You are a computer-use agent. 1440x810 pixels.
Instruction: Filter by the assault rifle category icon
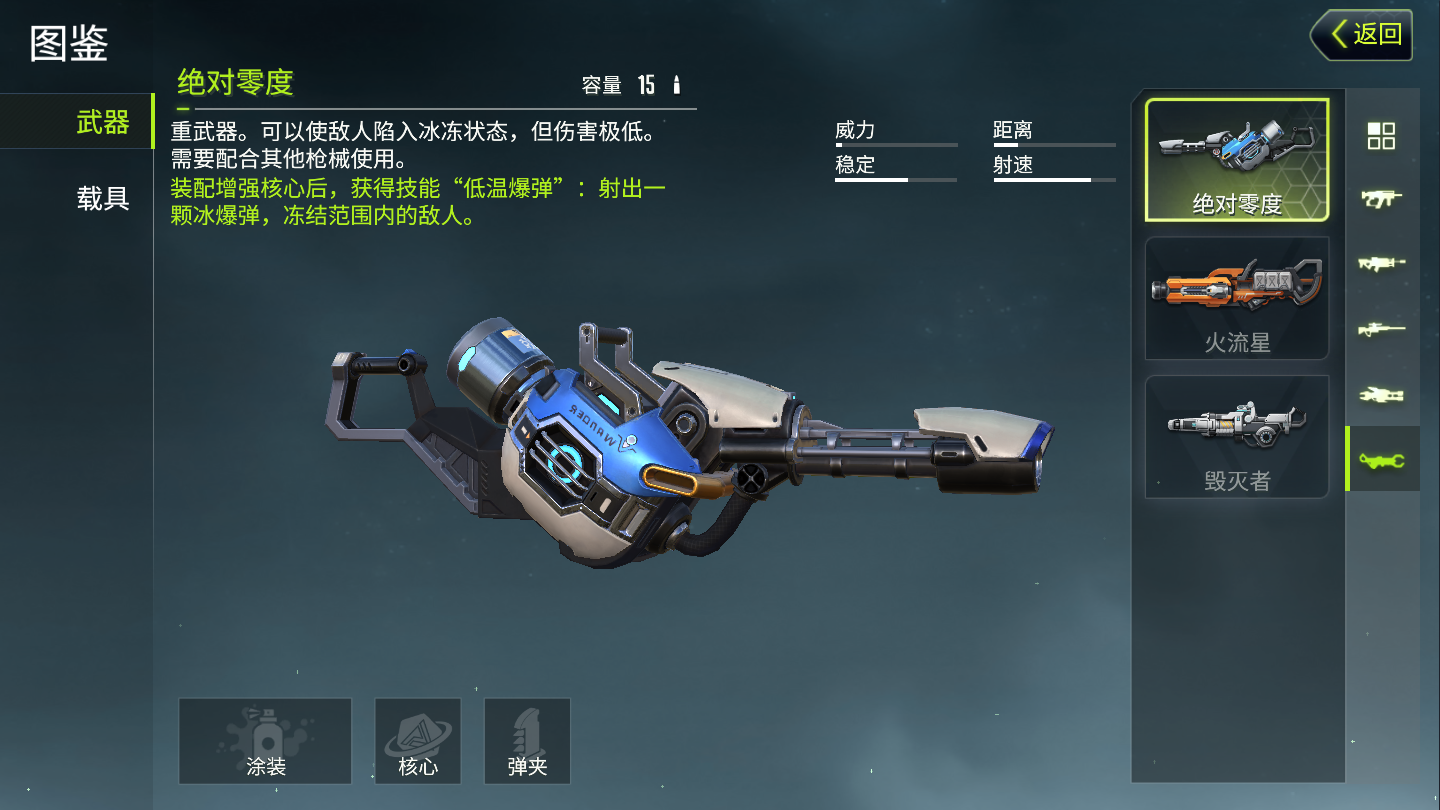click(x=1381, y=264)
